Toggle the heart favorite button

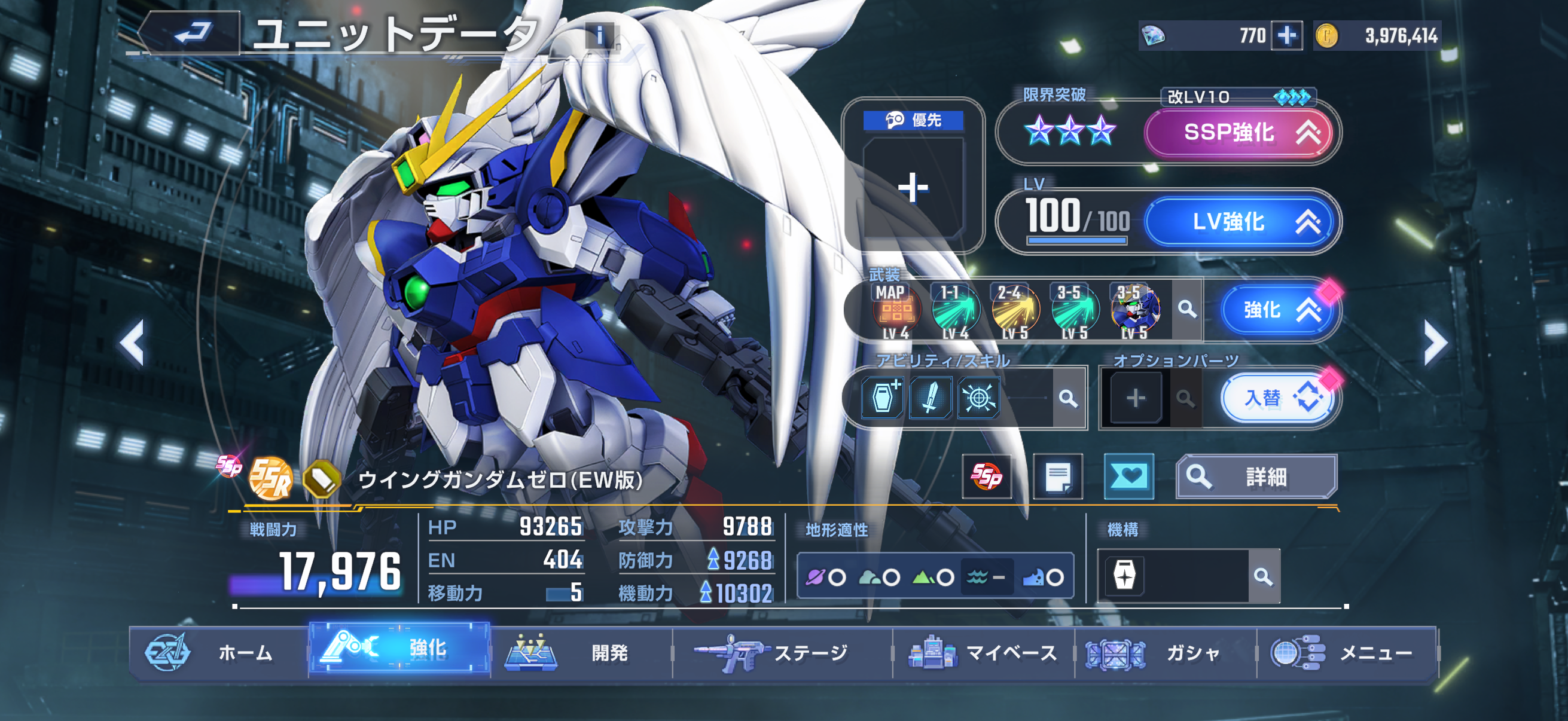click(x=1128, y=476)
